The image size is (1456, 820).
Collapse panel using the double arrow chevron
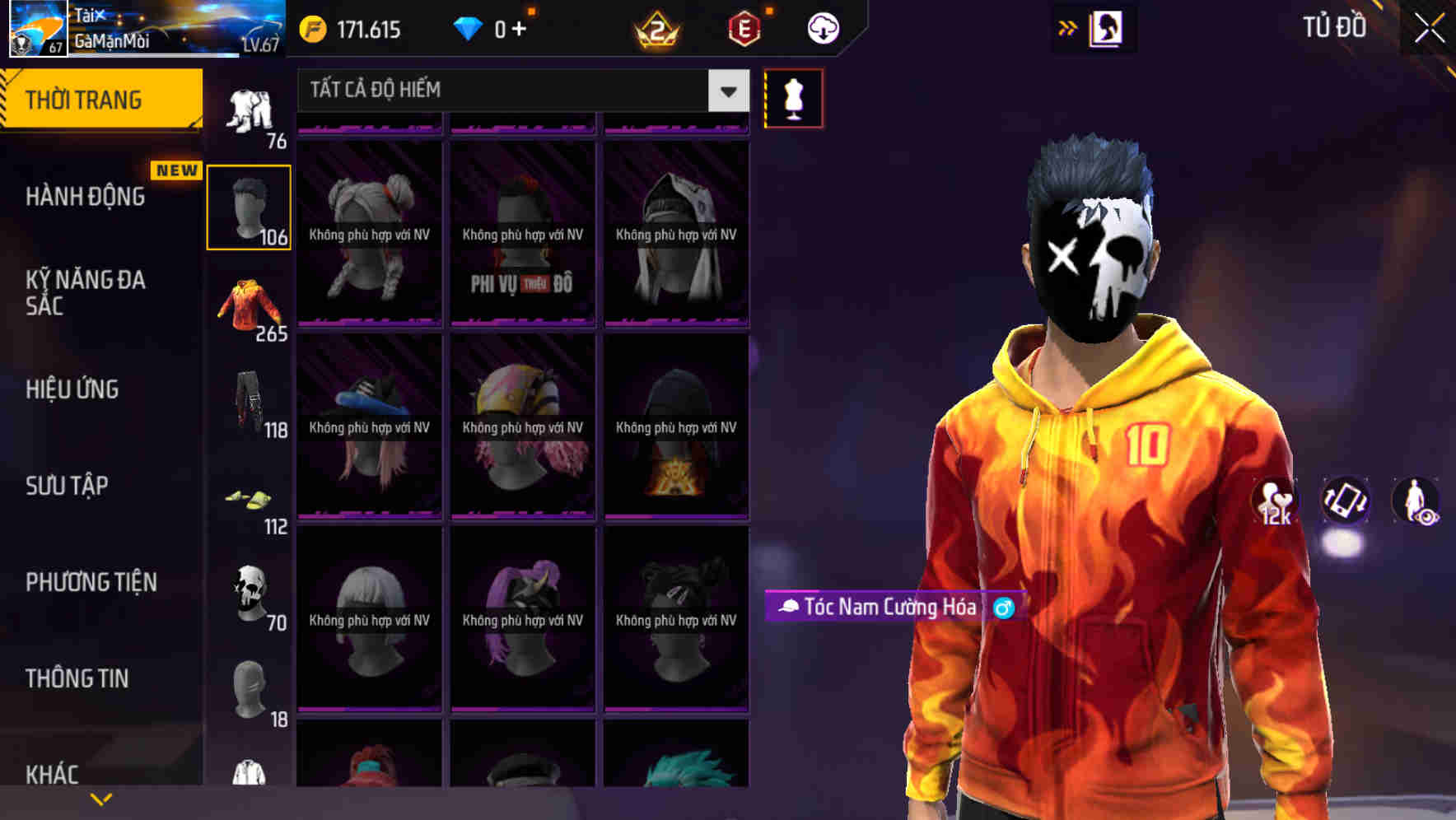[1069, 26]
